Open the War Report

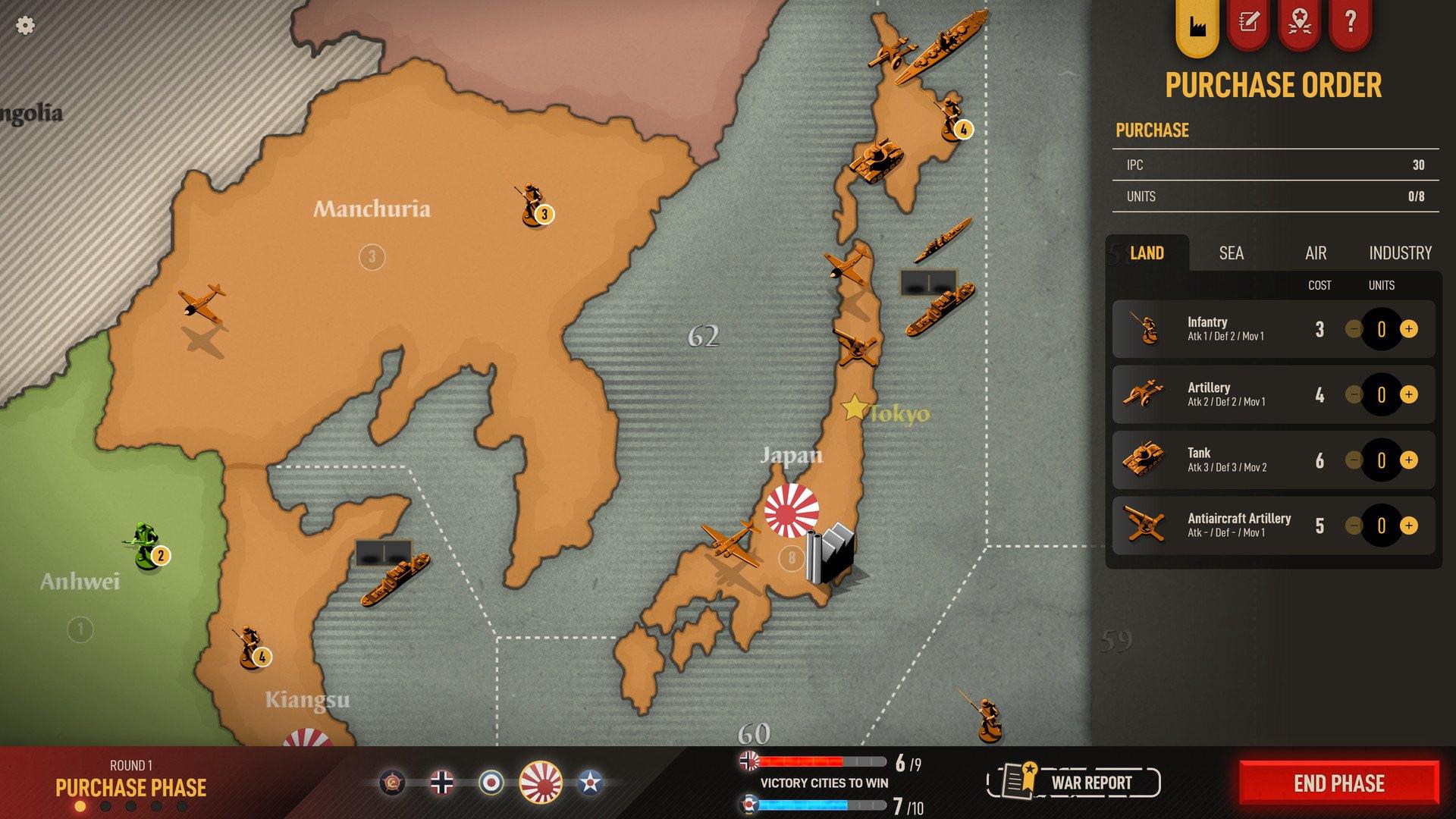point(1074,783)
